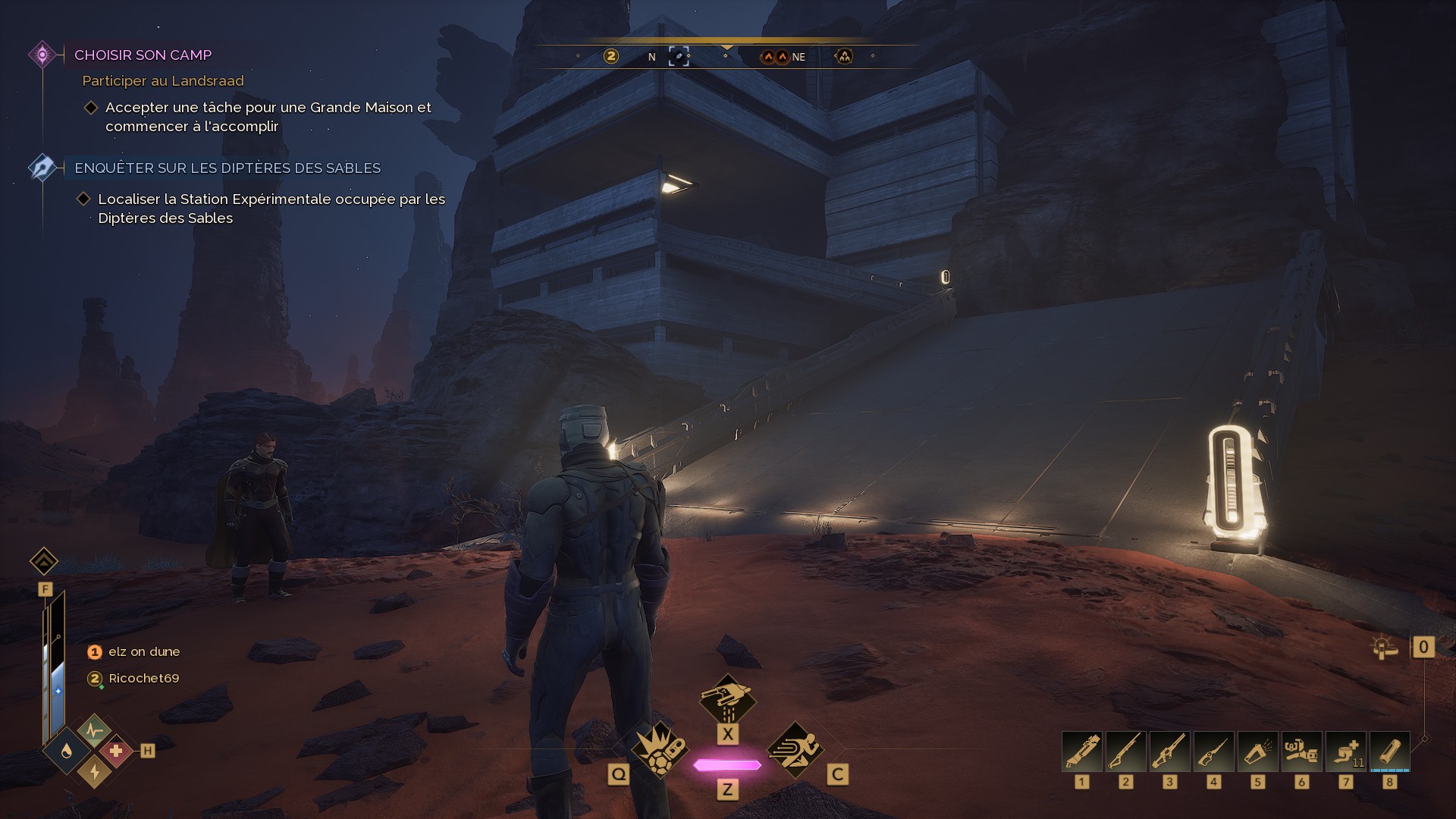1456x819 pixels.
Task: Select the yellow lightning bolt icon
Action: click(x=94, y=772)
